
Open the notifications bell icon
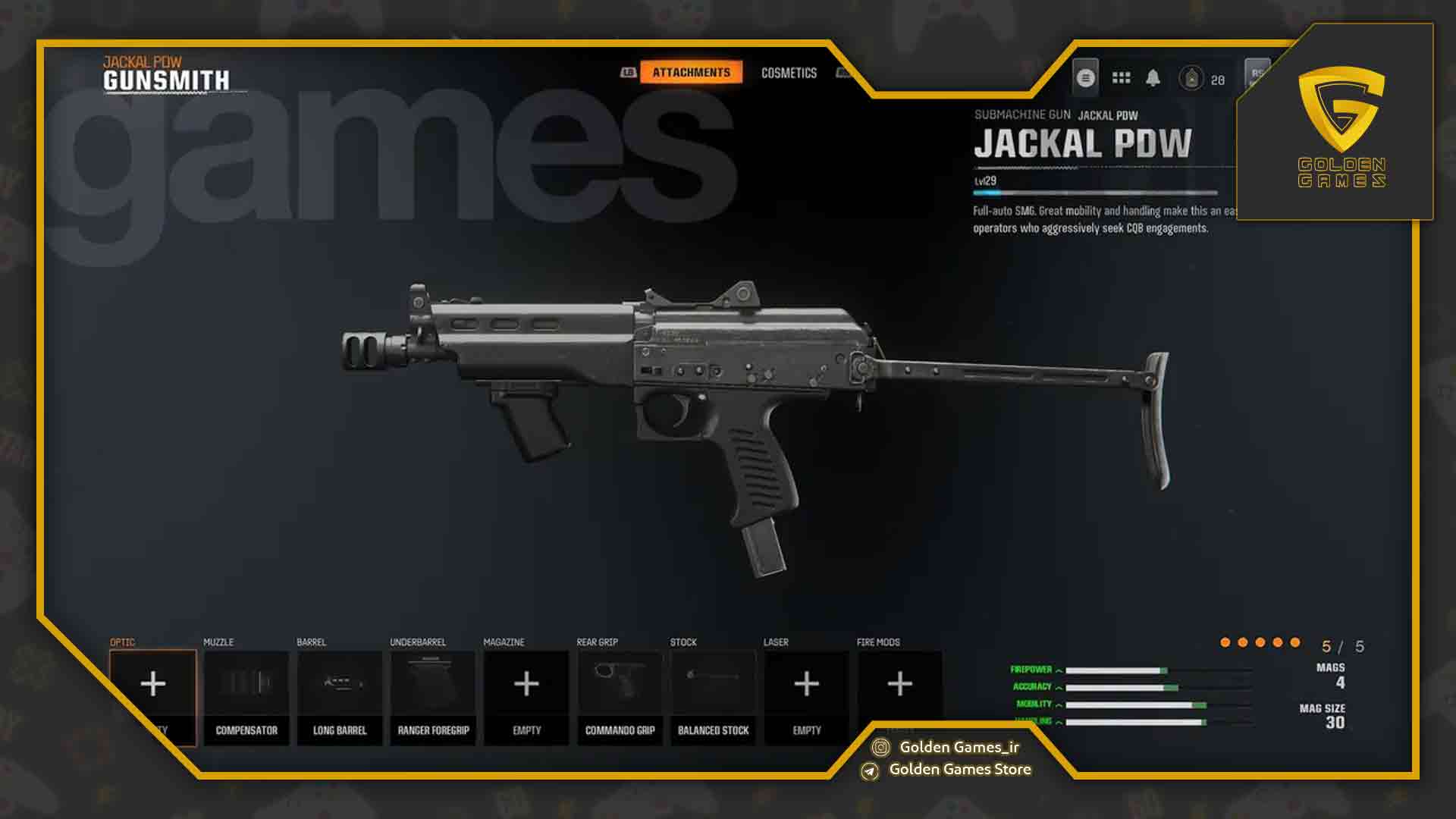(1153, 78)
